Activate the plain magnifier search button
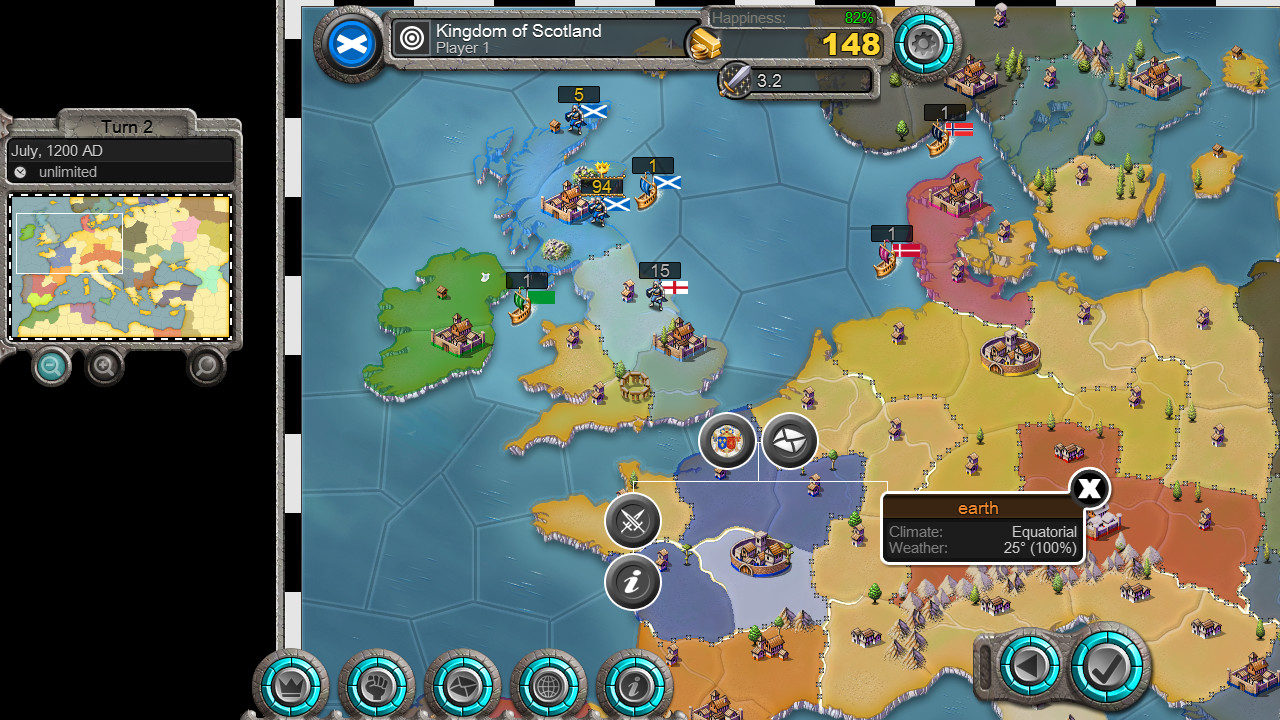1280x720 pixels. pos(206,367)
